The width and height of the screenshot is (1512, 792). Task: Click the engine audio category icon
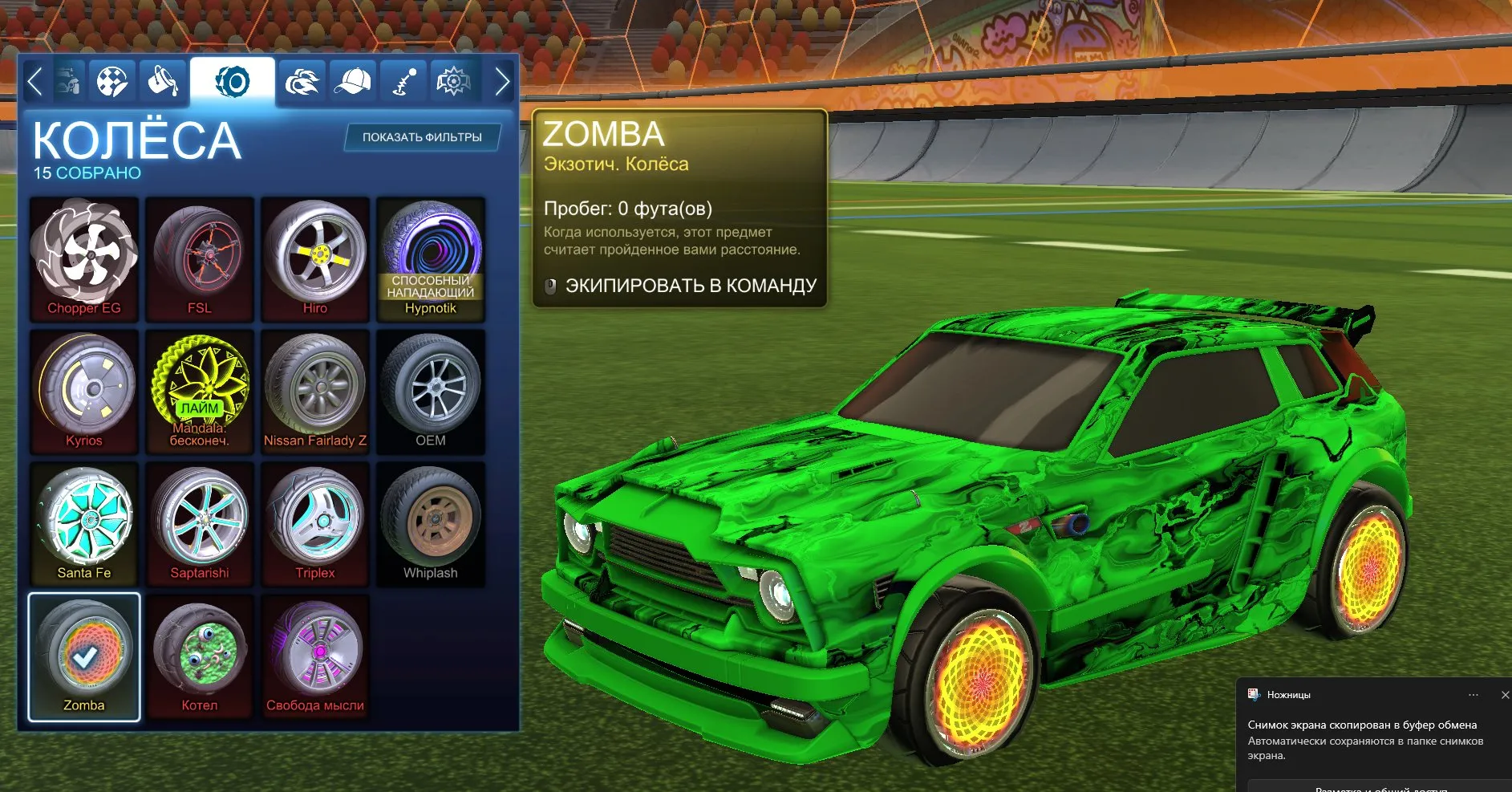click(x=453, y=80)
